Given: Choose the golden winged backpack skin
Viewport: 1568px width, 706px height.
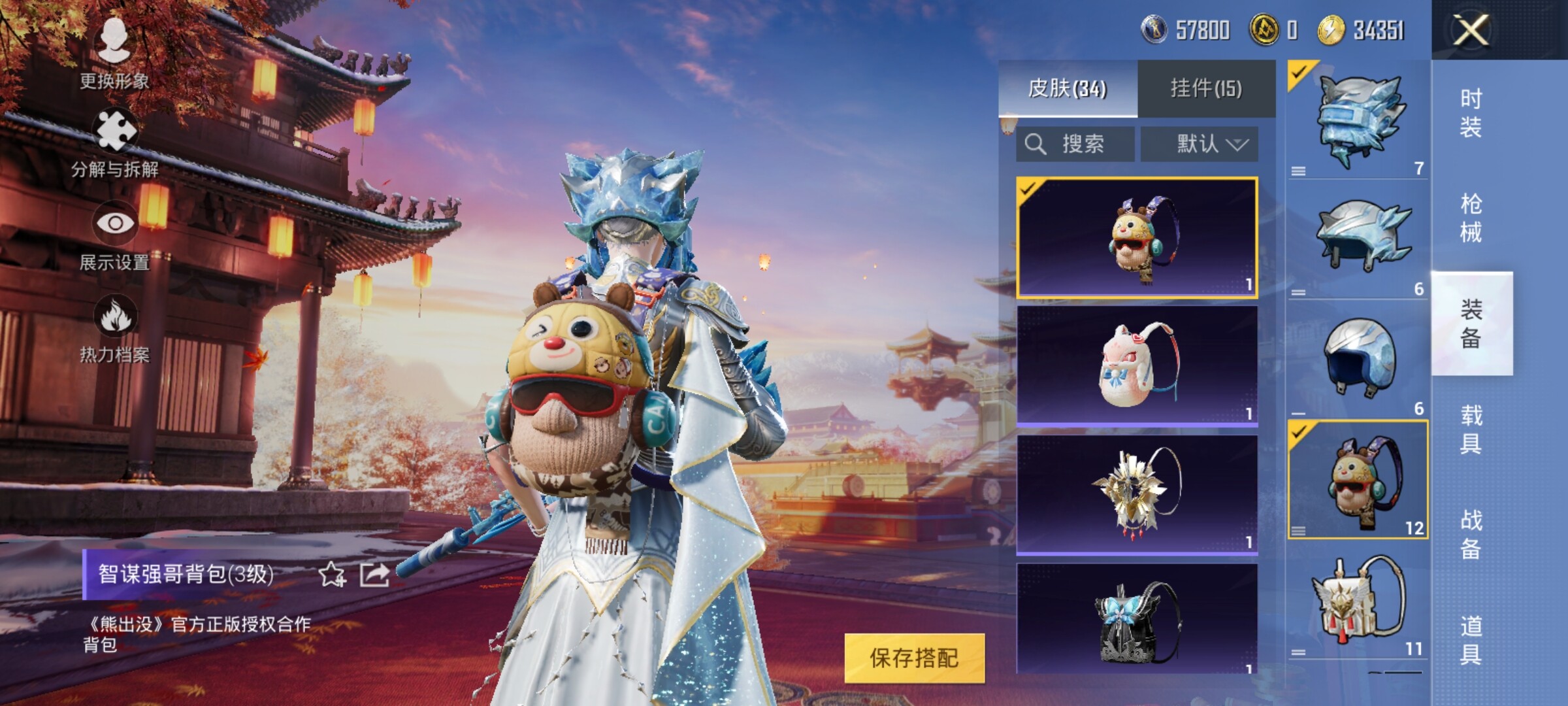Looking at the screenshot, I should click(1137, 494).
